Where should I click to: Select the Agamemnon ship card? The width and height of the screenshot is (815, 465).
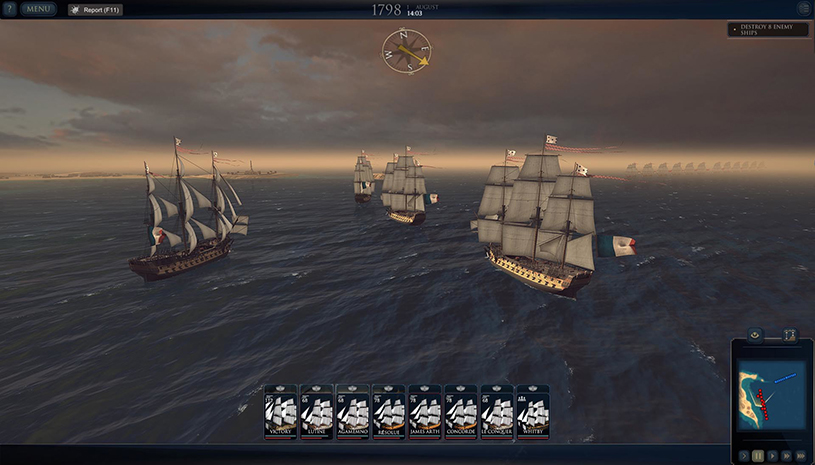tap(353, 412)
